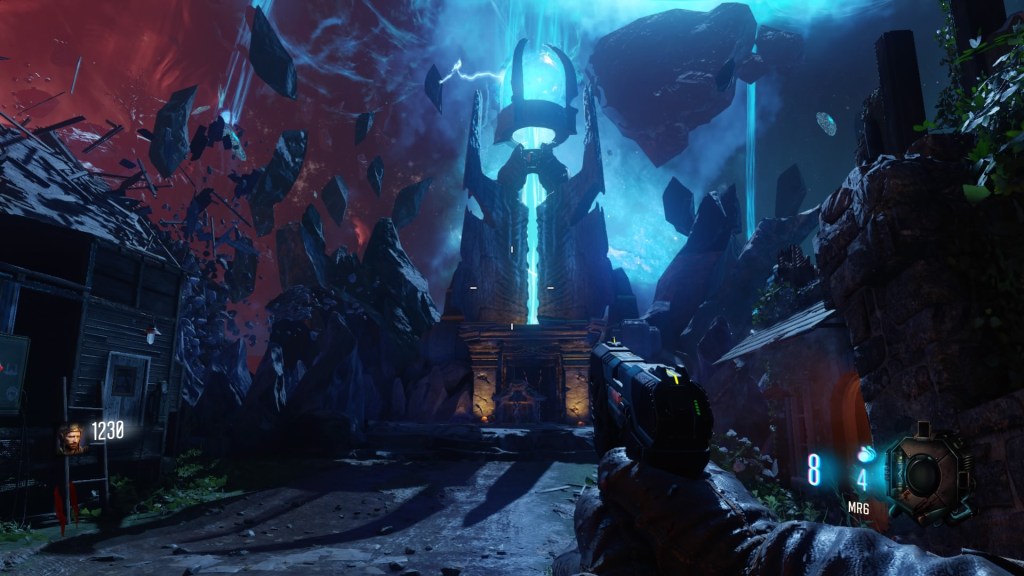The height and width of the screenshot is (576, 1024).
Task: Select the octagonal weapon gadget emblem
Action: tap(929, 474)
